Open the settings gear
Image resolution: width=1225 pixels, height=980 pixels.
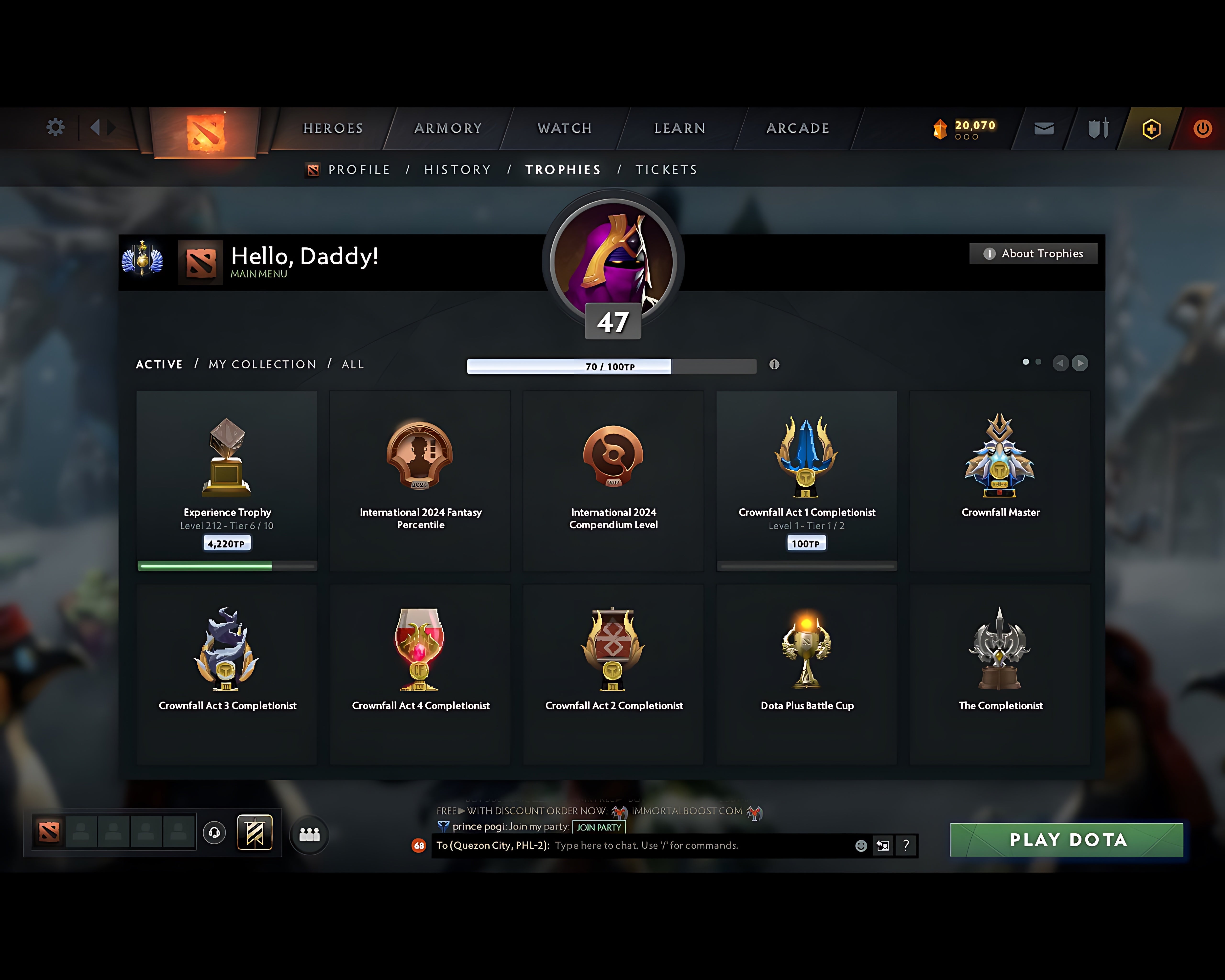pyautogui.click(x=55, y=128)
